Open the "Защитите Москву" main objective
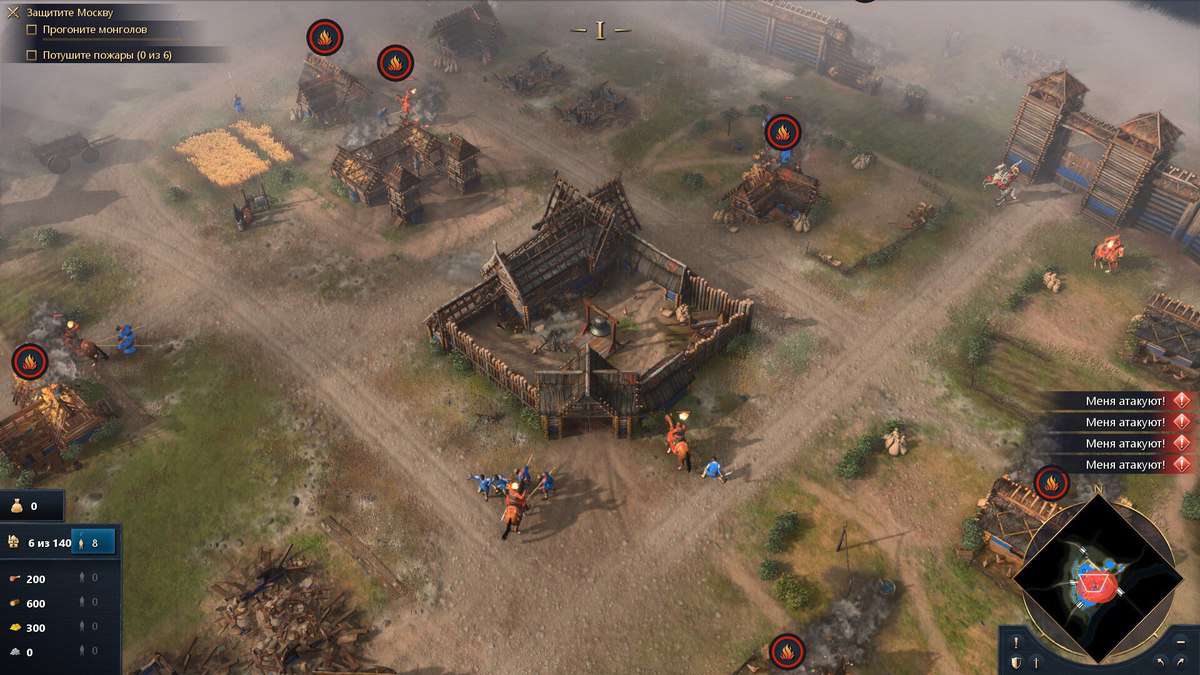1200x675 pixels. [x=69, y=13]
